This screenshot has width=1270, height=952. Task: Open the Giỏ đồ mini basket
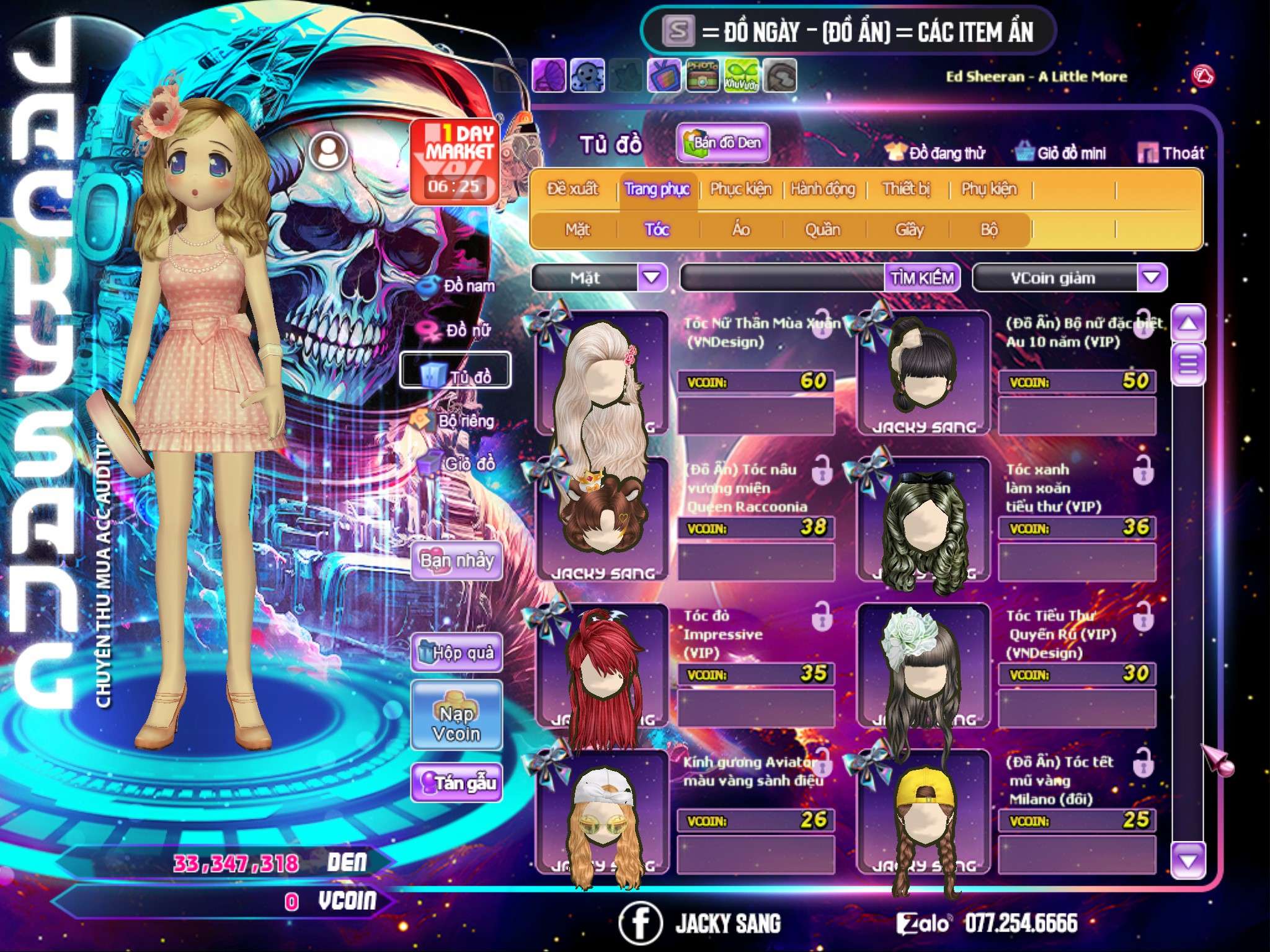1061,153
